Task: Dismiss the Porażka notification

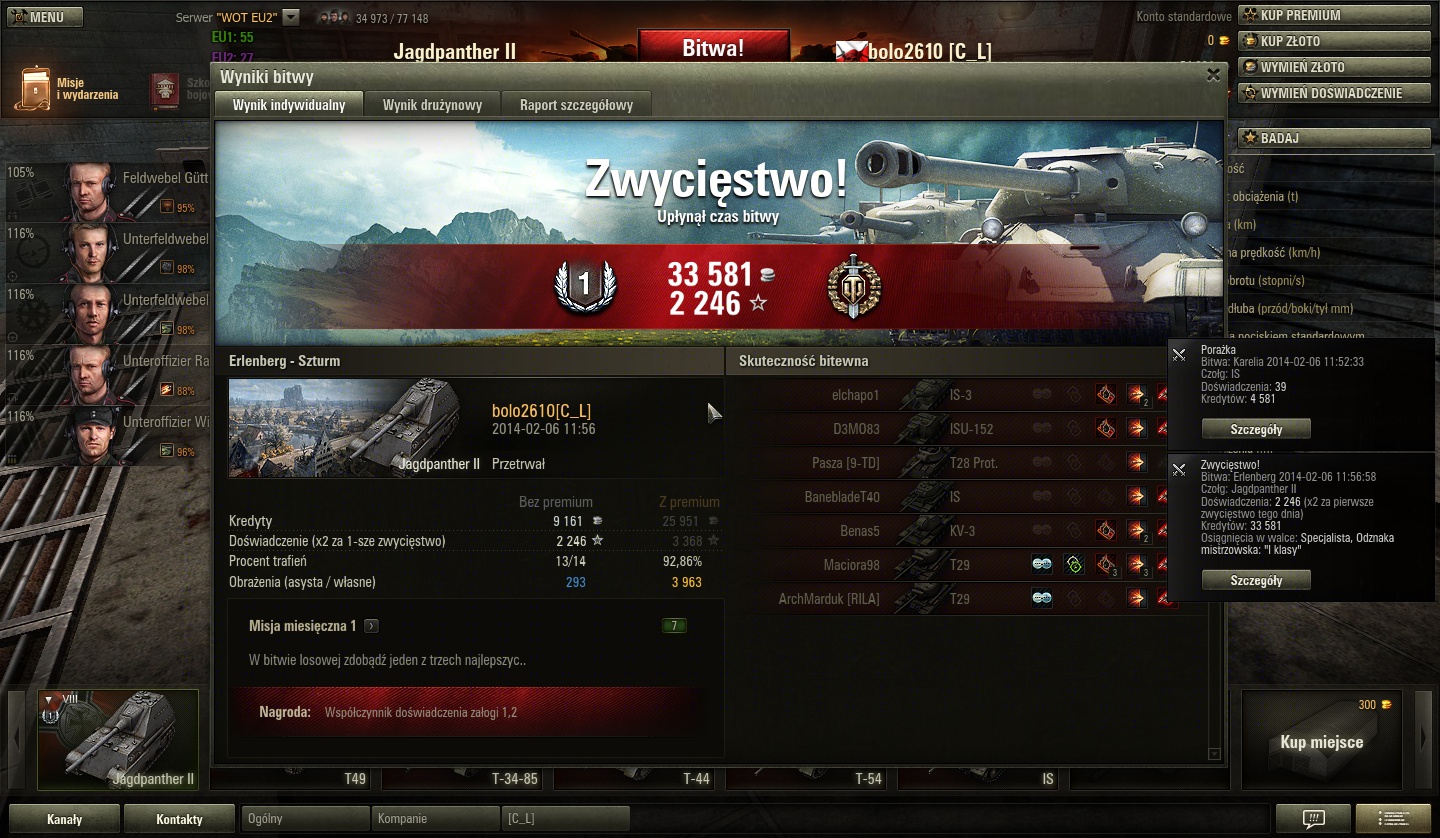Action: pyautogui.click(x=1179, y=354)
